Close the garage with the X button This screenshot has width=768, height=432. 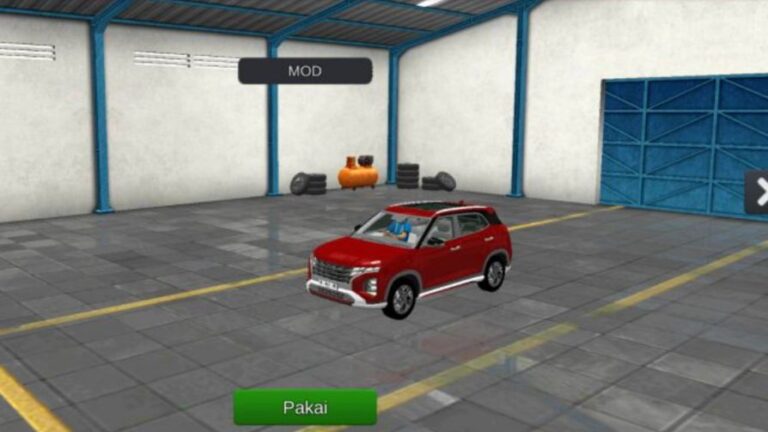click(759, 192)
